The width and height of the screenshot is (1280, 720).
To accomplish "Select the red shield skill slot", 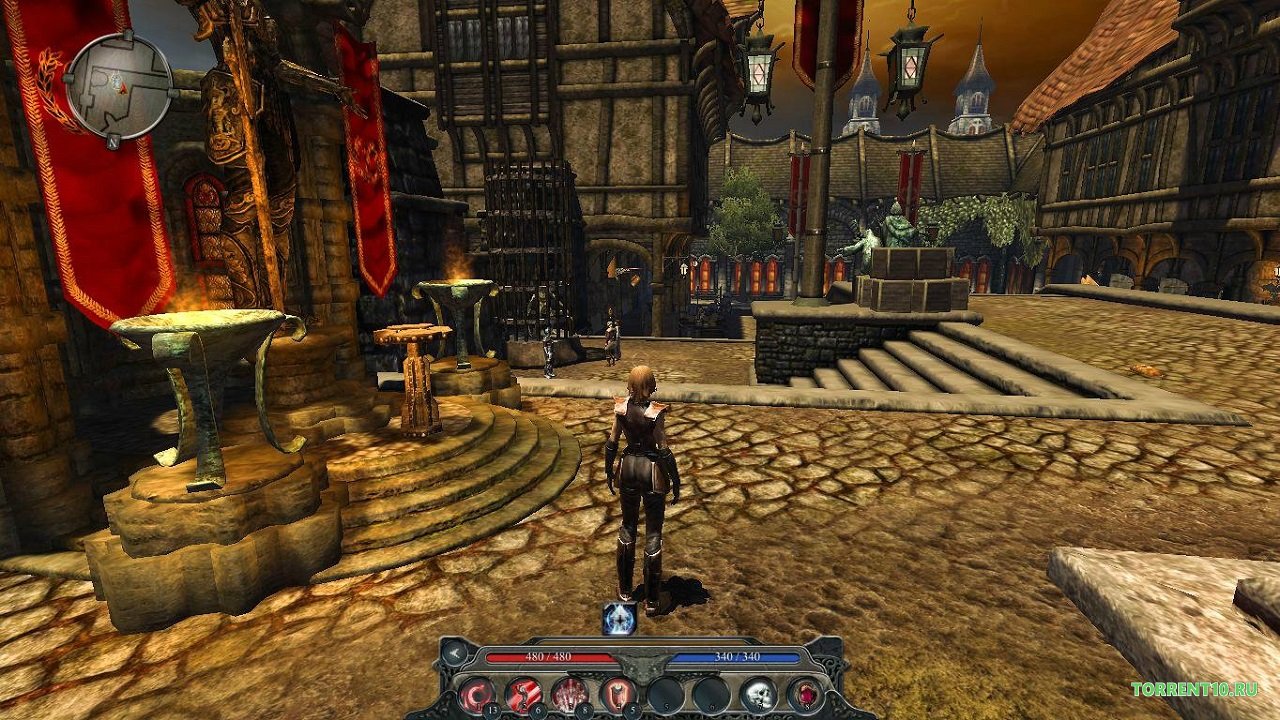I will 617,693.
